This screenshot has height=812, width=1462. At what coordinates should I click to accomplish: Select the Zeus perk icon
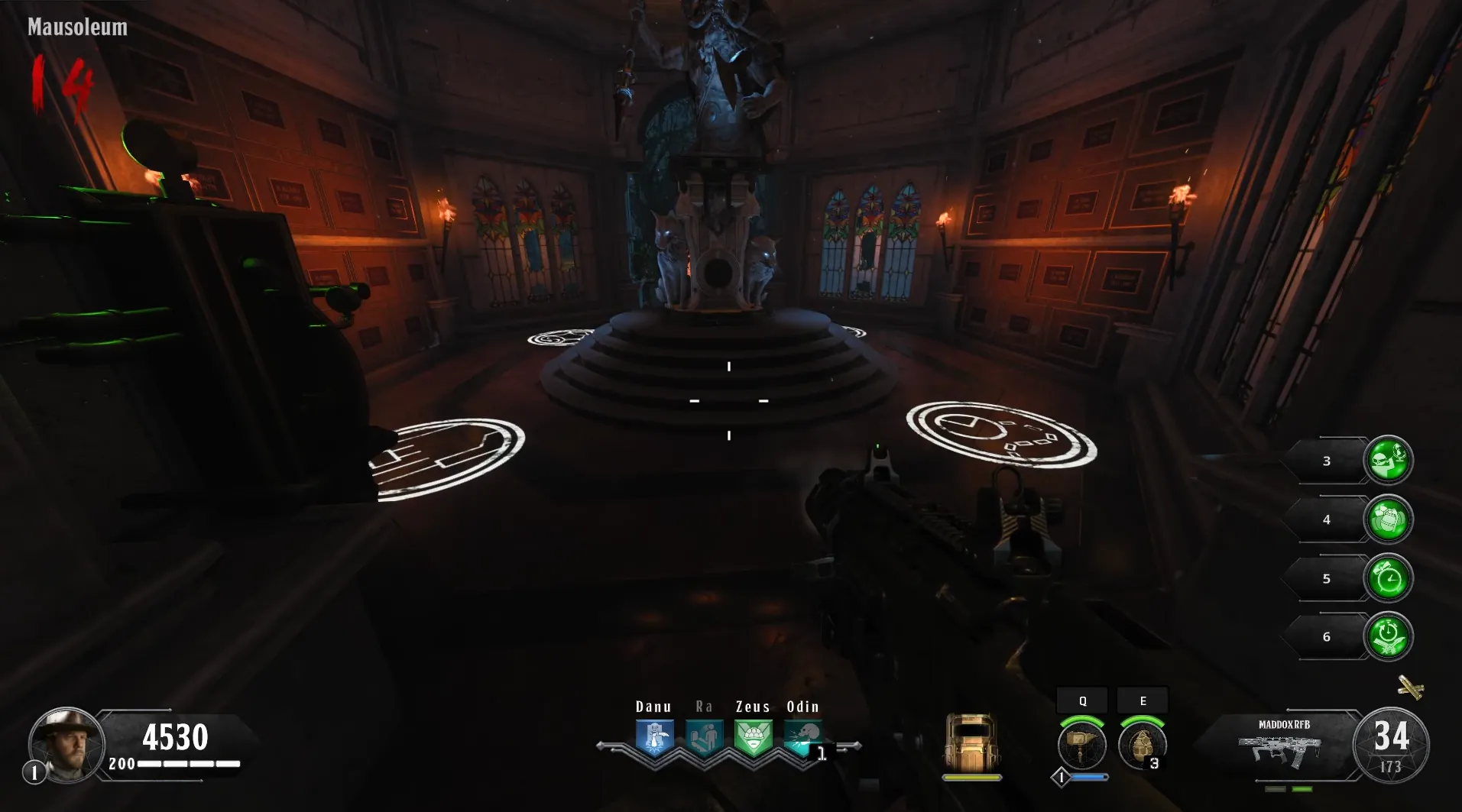pyautogui.click(x=753, y=738)
